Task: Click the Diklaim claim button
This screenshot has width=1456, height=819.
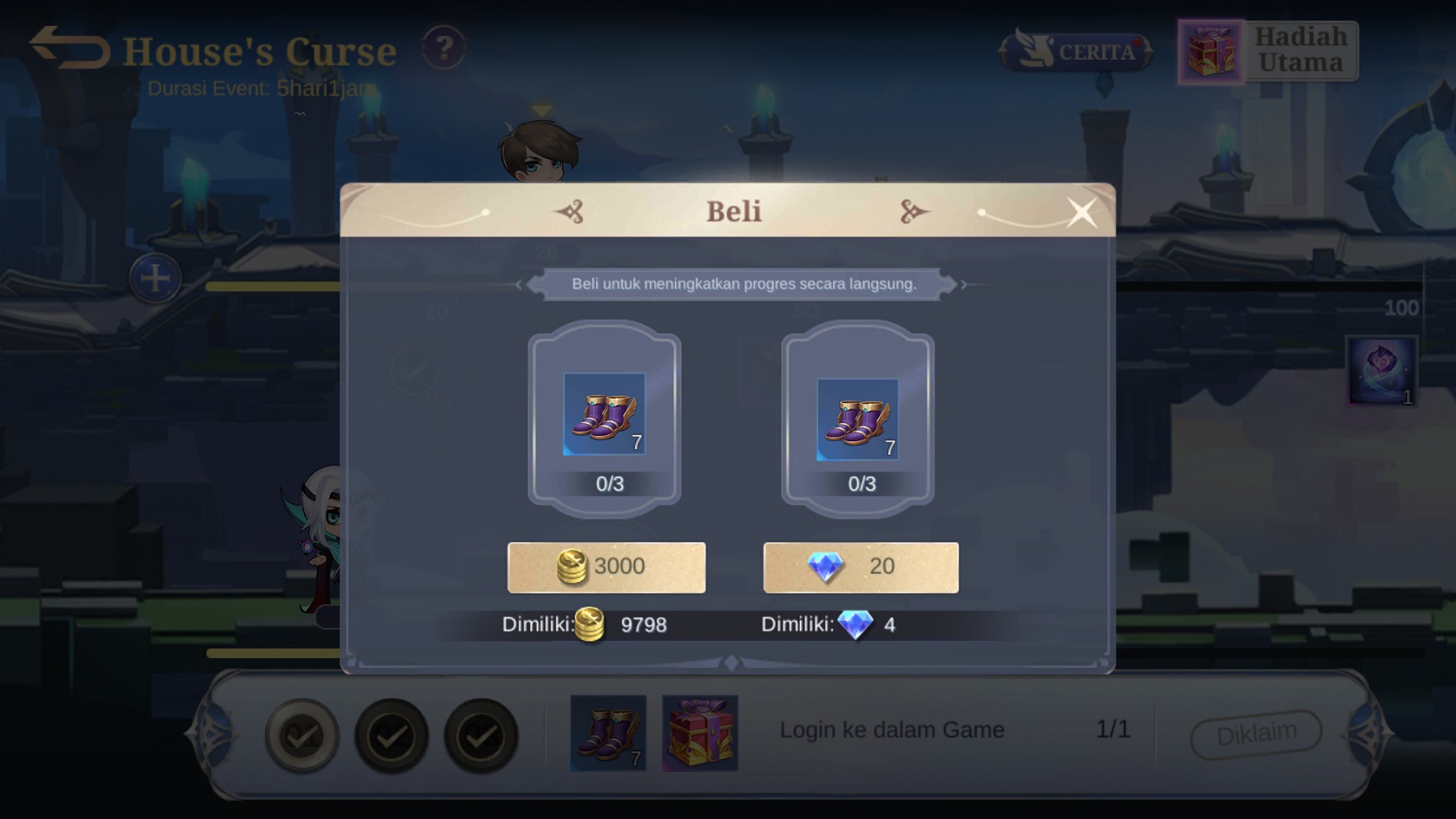Action: tap(1256, 731)
